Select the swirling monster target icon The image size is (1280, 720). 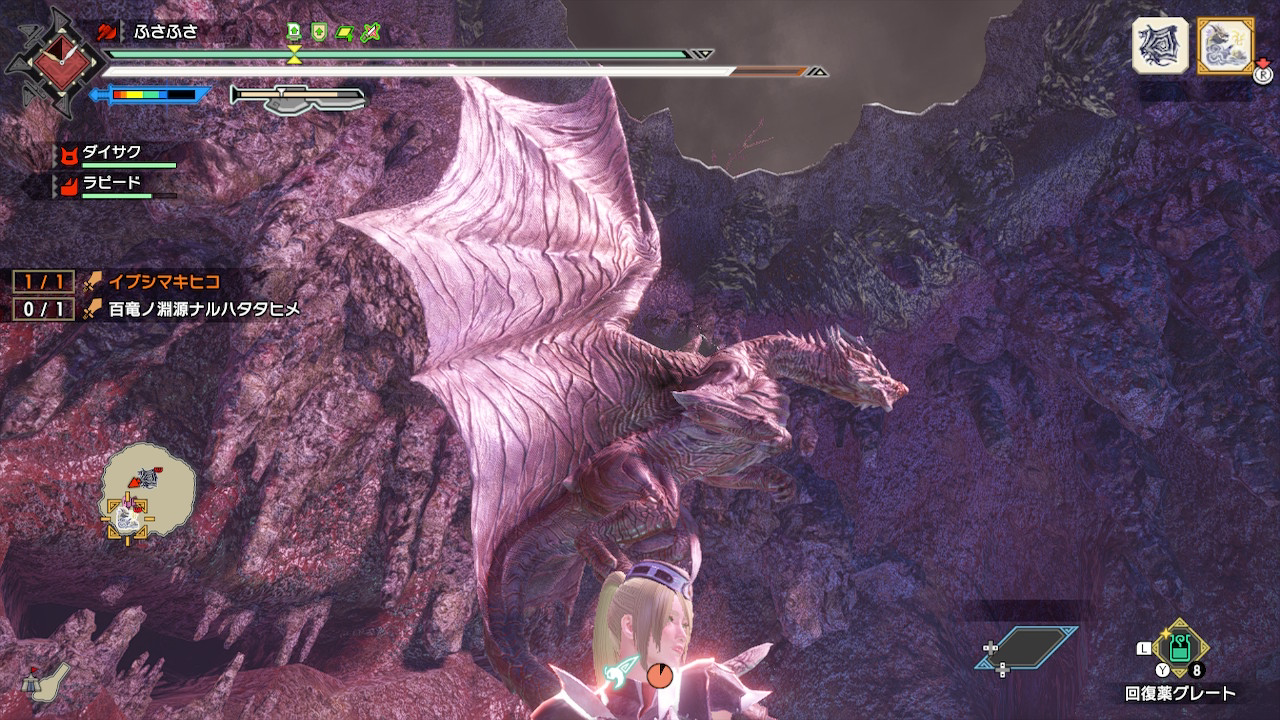tap(1160, 45)
